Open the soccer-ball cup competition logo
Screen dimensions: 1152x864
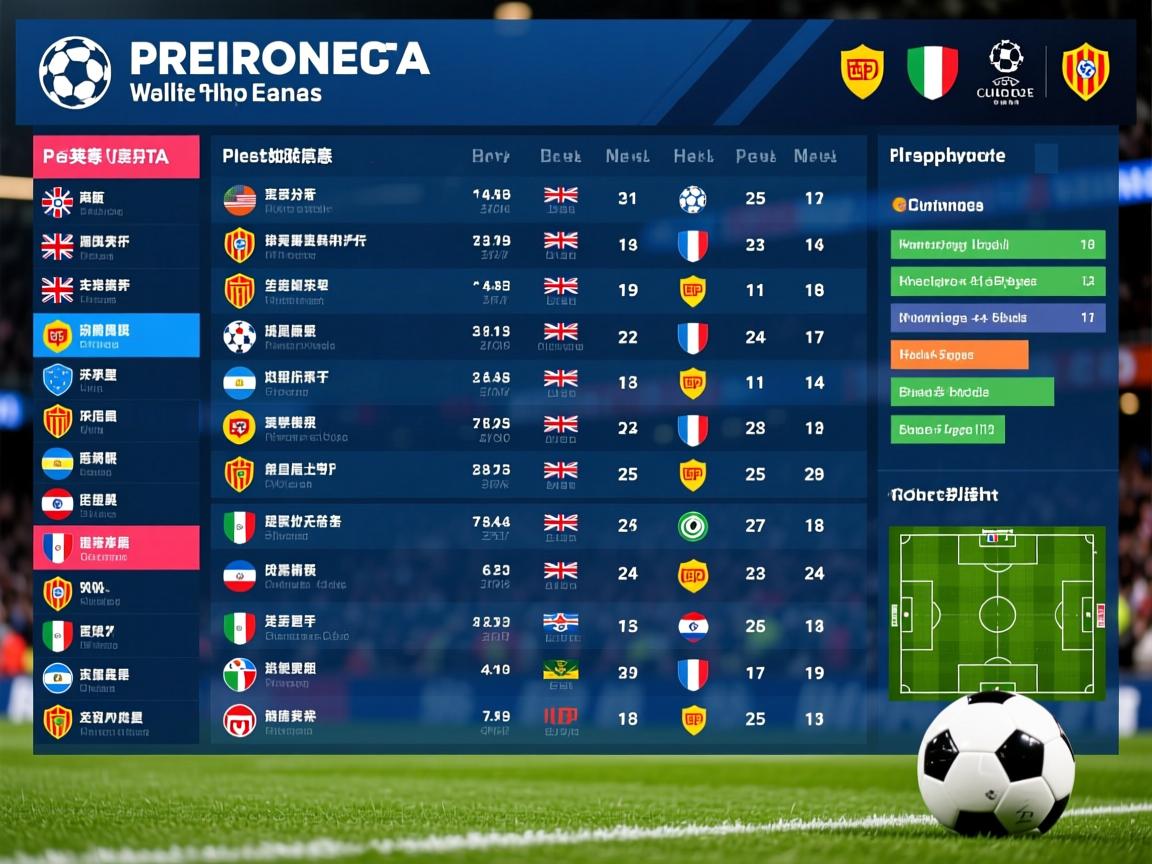[1005, 71]
